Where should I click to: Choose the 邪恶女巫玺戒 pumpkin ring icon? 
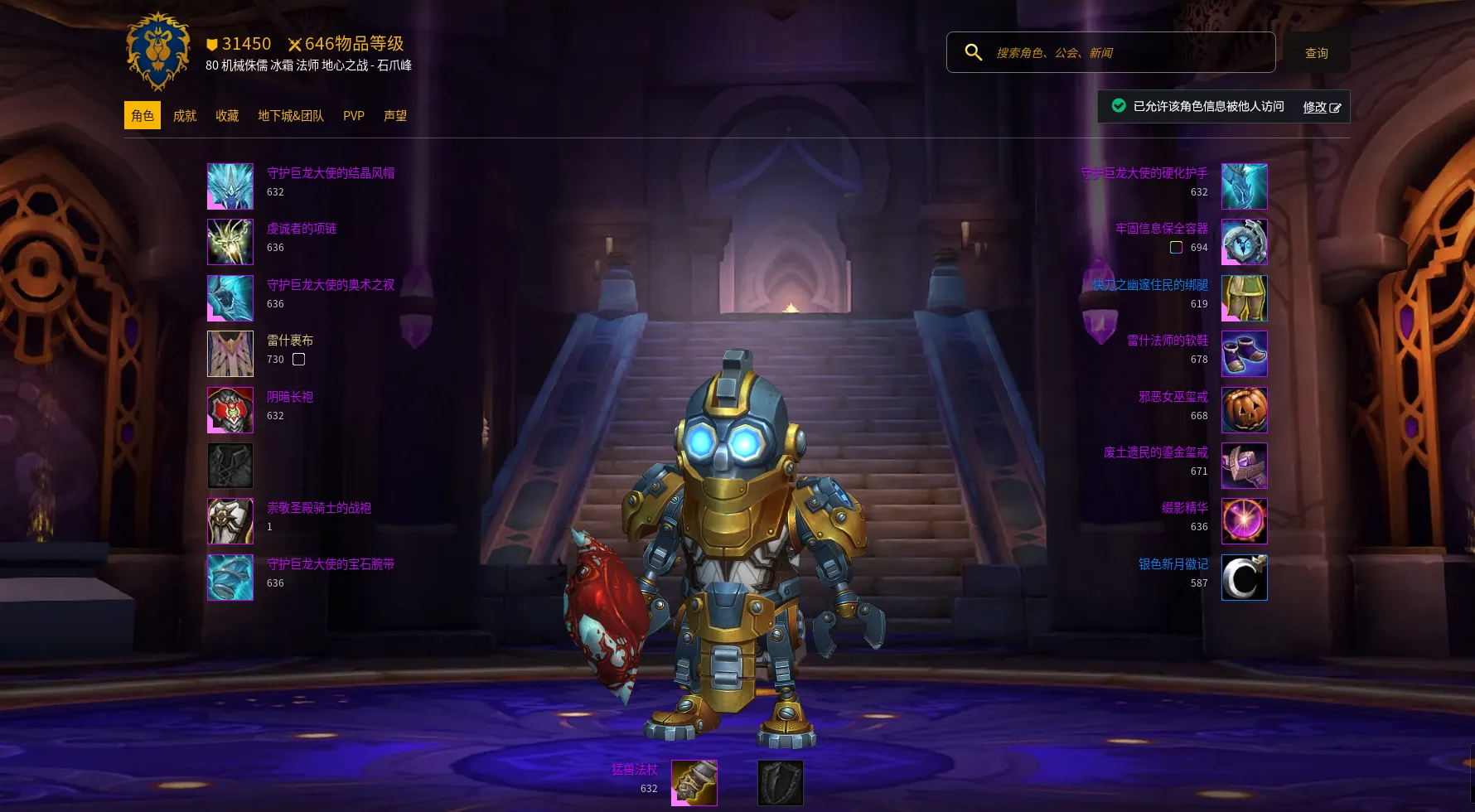click(1244, 410)
